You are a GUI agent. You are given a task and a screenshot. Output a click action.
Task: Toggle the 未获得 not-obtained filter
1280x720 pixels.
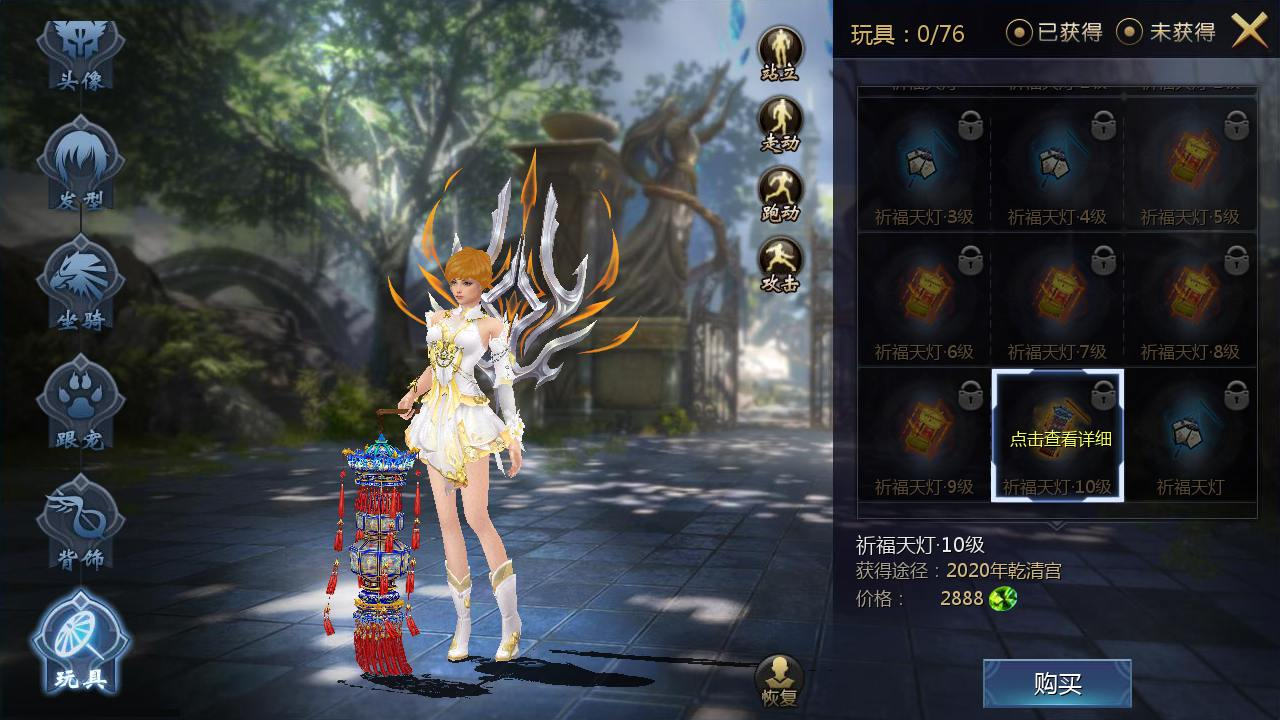1130,33
